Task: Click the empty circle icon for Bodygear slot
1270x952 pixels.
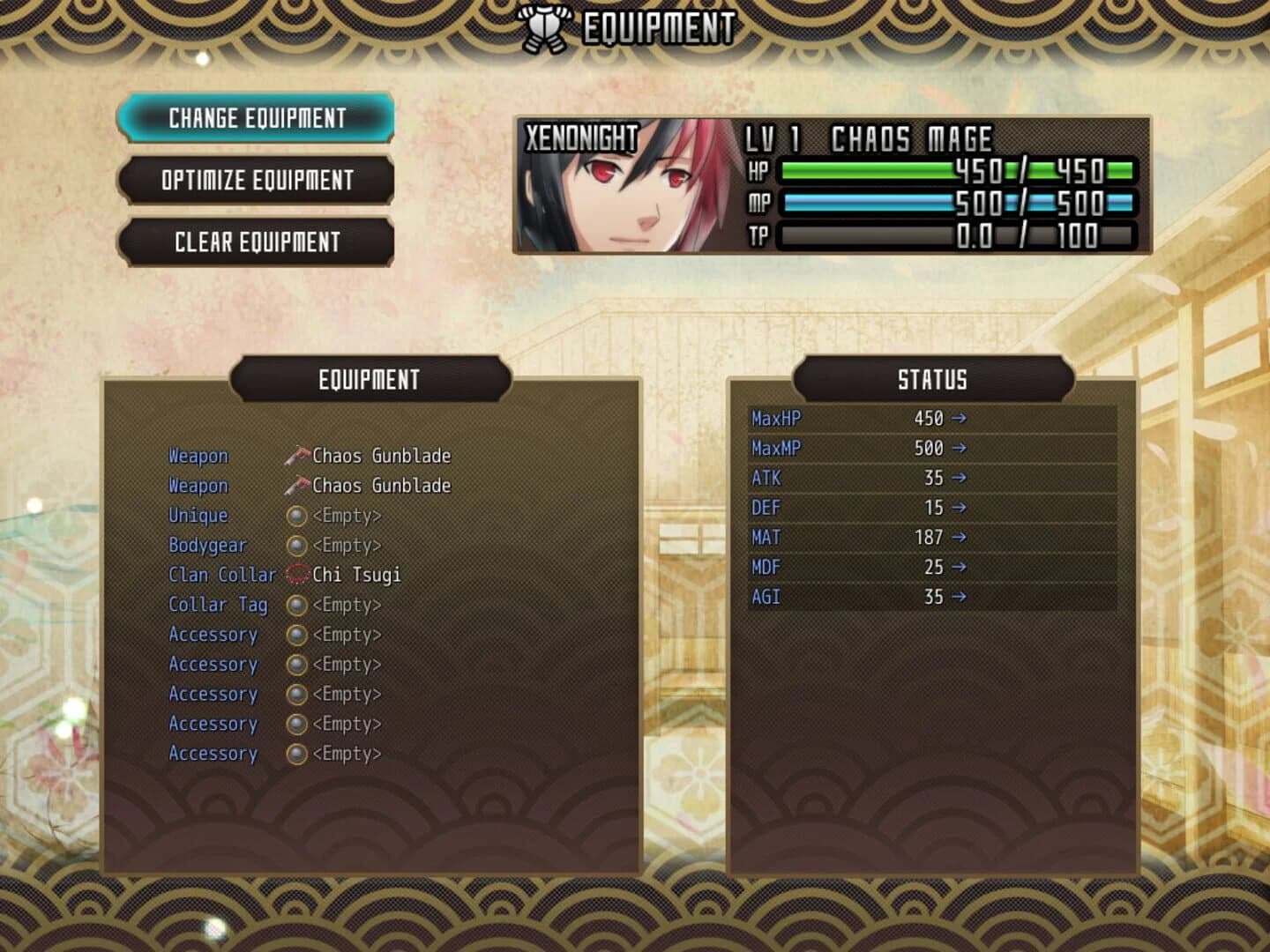Action: (x=295, y=546)
